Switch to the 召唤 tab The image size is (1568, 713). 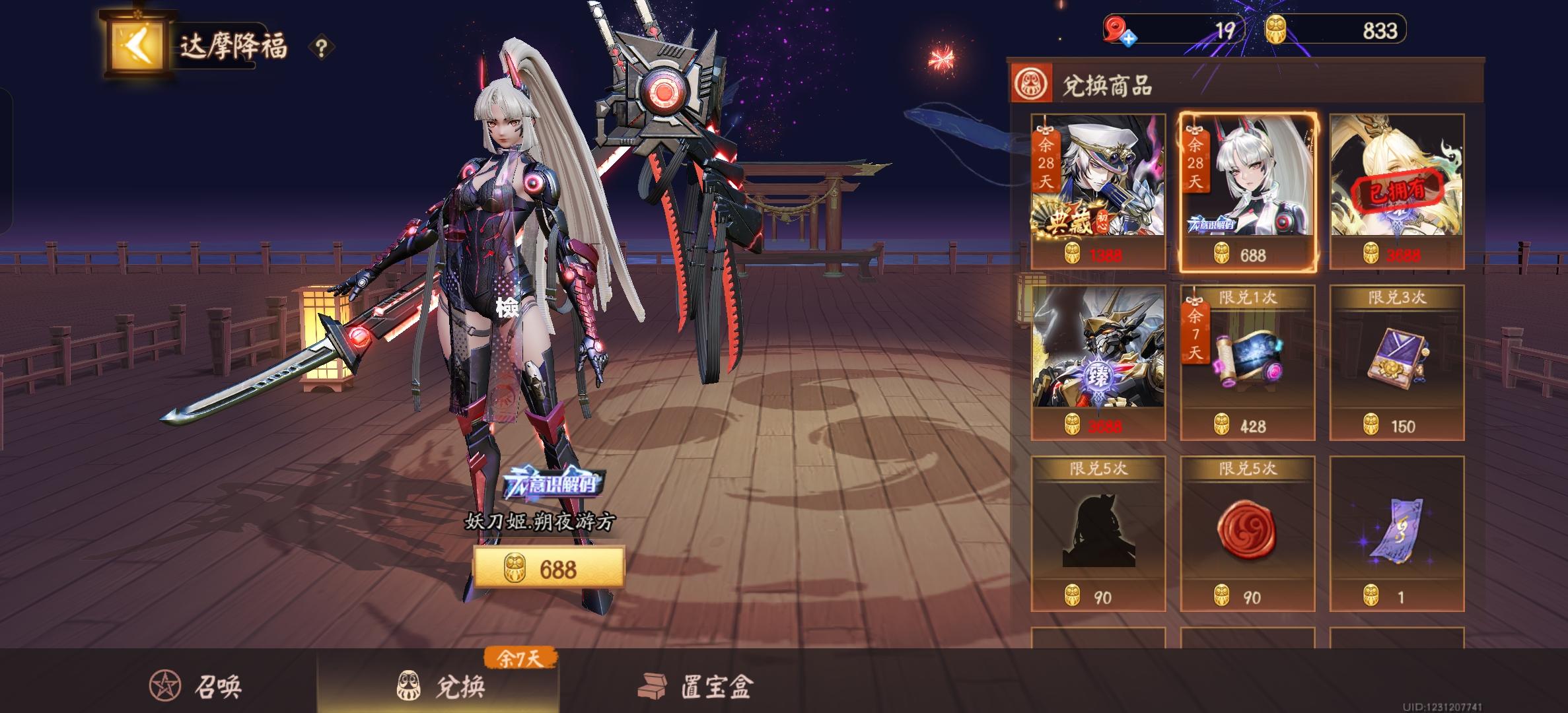coord(192,685)
